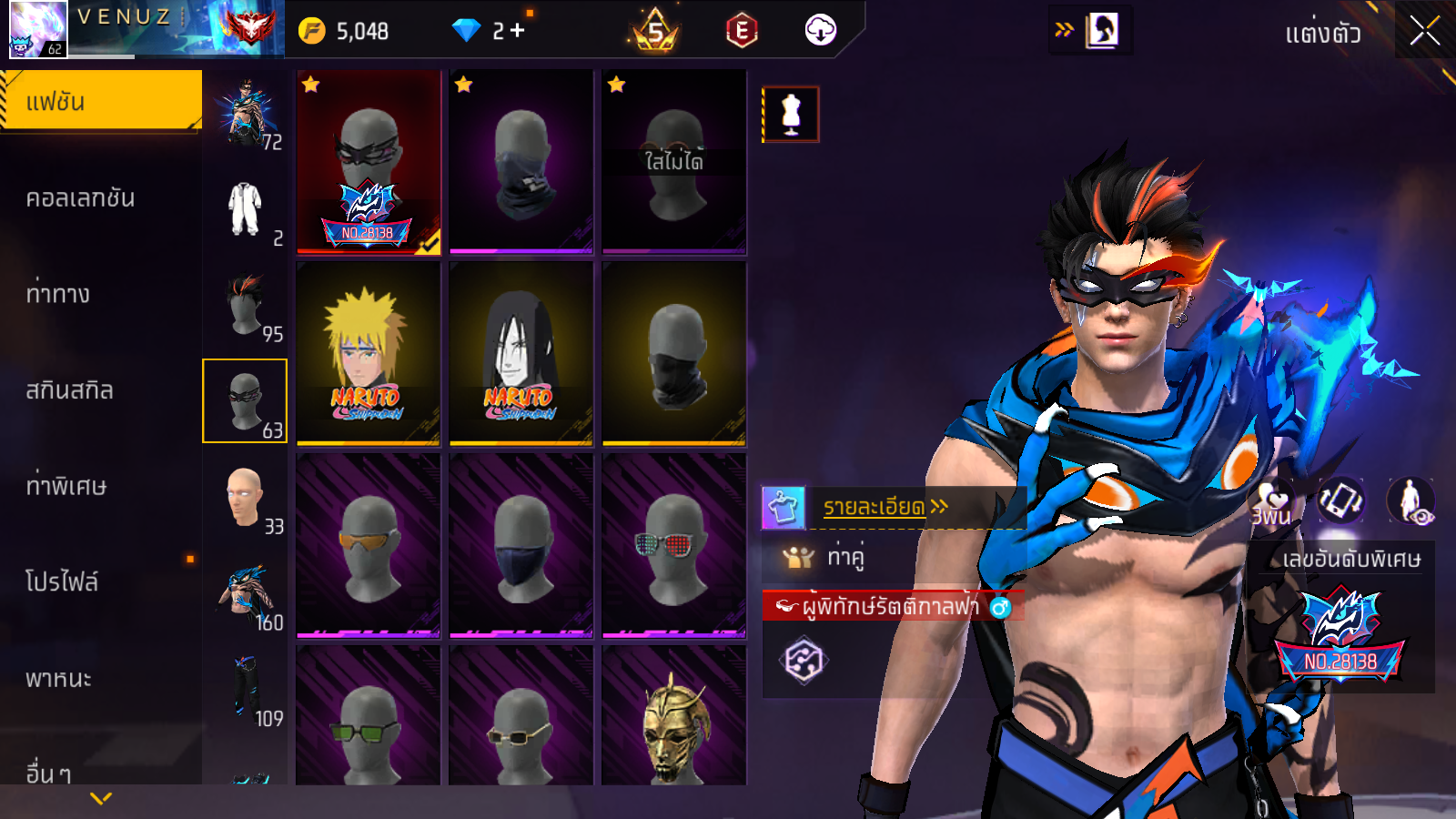Select the Naruto blonde hair head item
1456x819 pixels.
[368, 354]
